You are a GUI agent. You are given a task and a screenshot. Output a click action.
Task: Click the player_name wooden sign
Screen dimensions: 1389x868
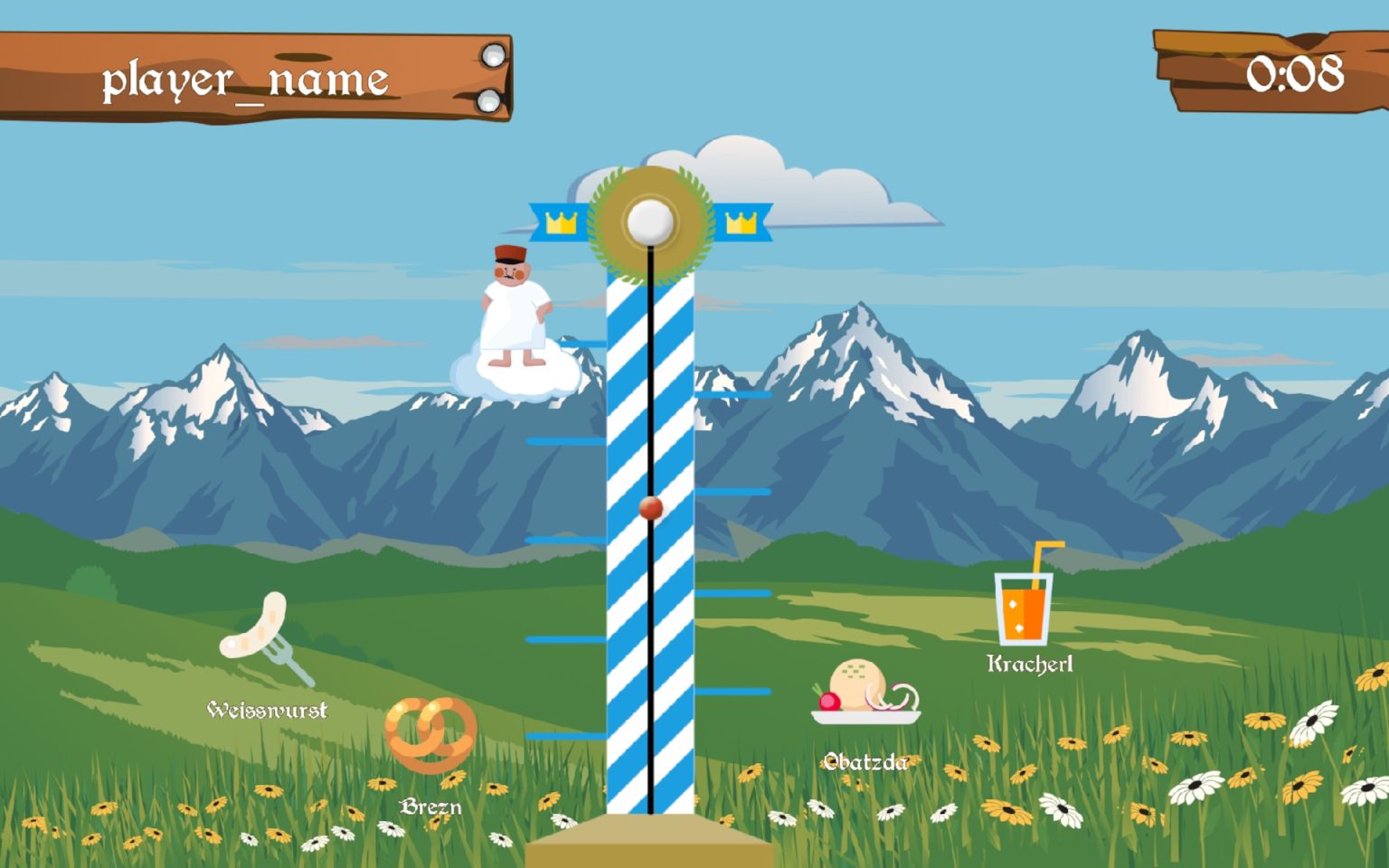(x=244, y=77)
